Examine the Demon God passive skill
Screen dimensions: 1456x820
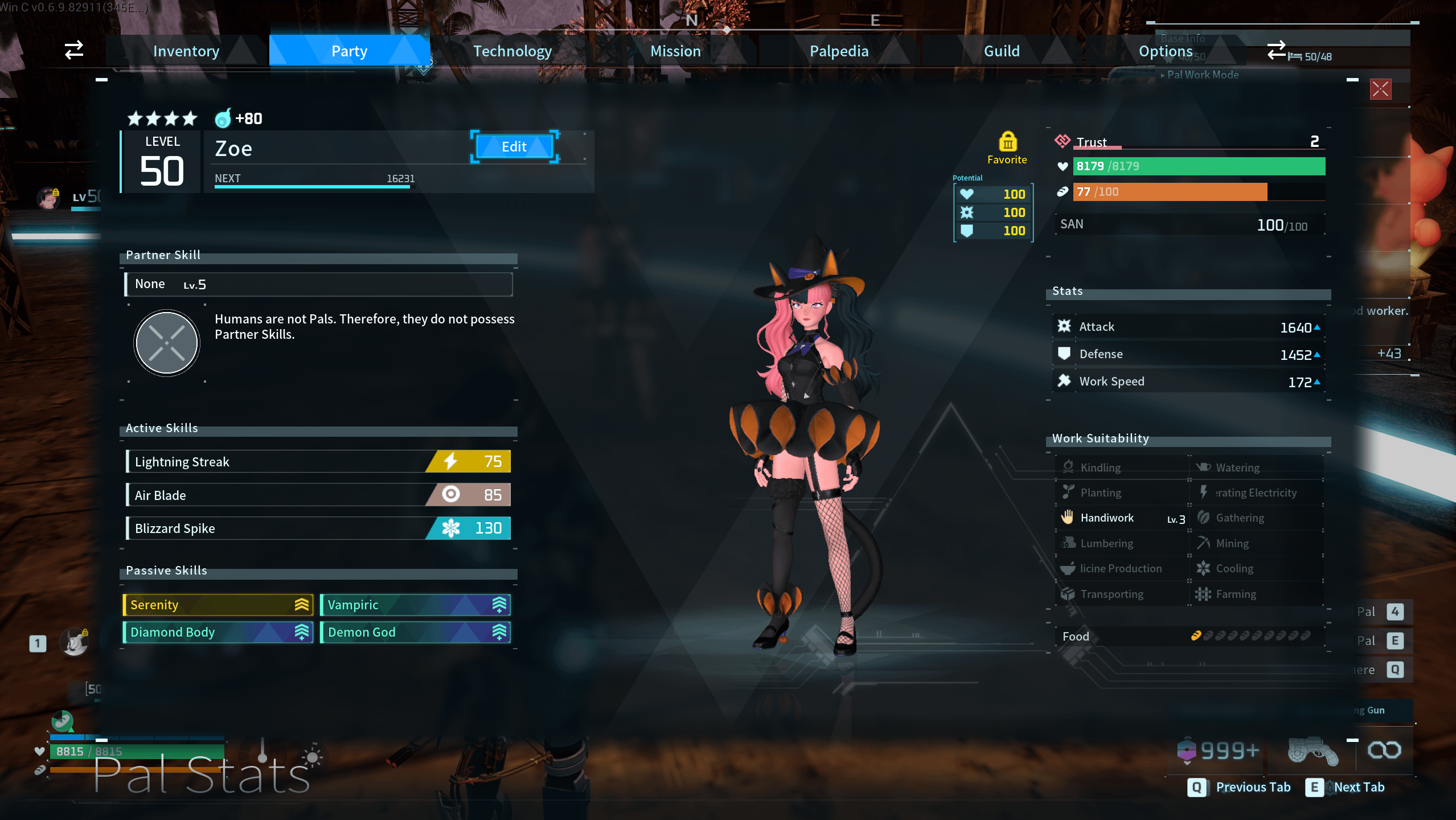(x=416, y=632)
